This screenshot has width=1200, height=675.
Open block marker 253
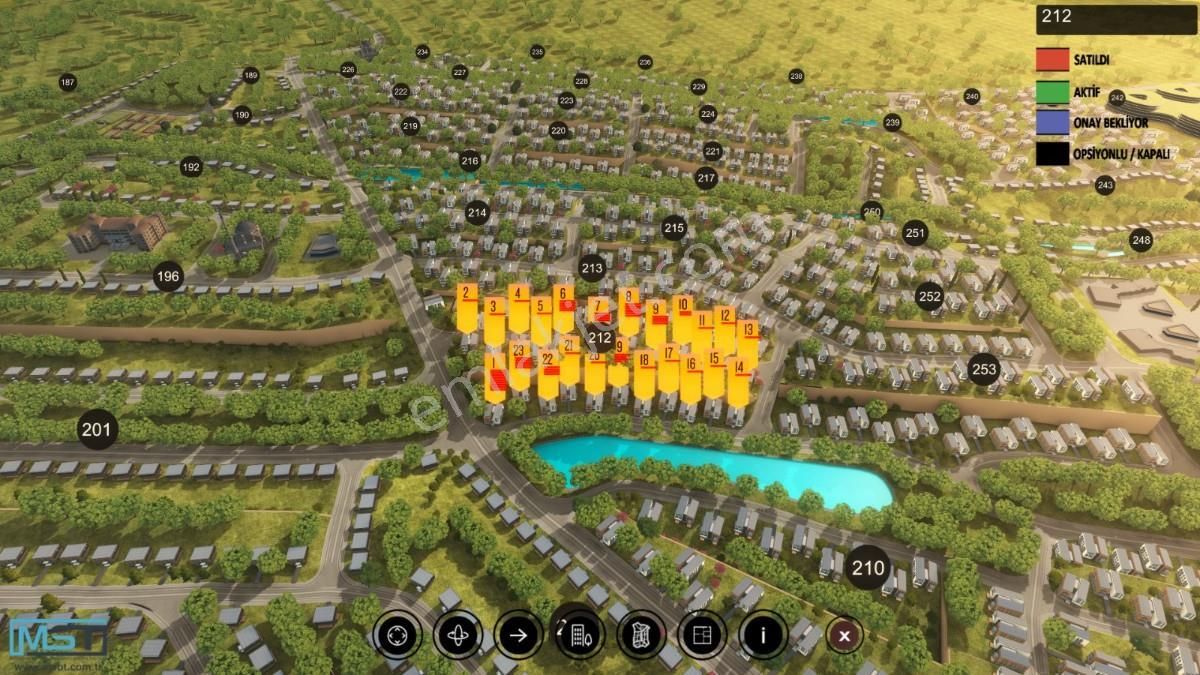tap(984, 370)
